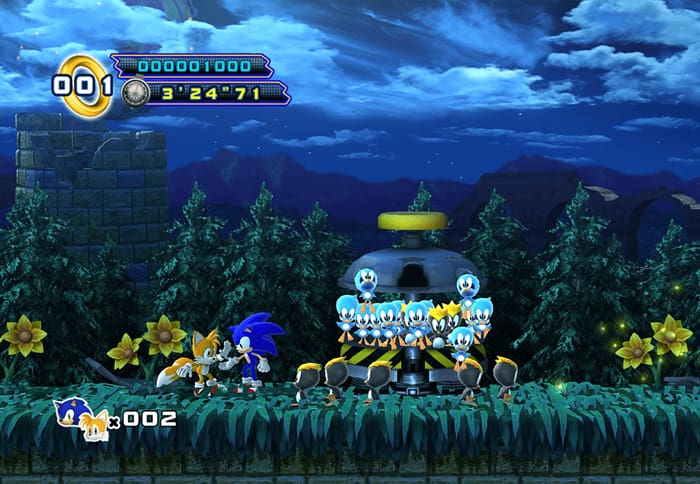
Task: Select the Sonic and Tails lives icon
Action: pyautogui.click(x=80, y=417)
